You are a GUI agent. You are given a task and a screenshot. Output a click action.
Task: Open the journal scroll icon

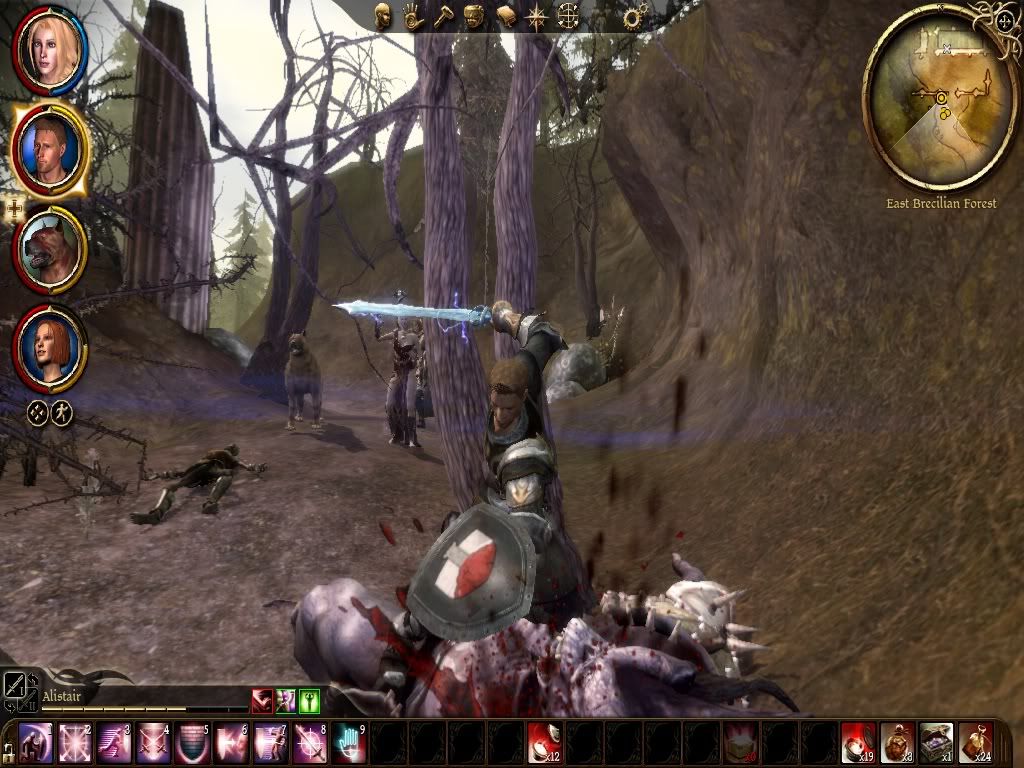tap(506, 17)
